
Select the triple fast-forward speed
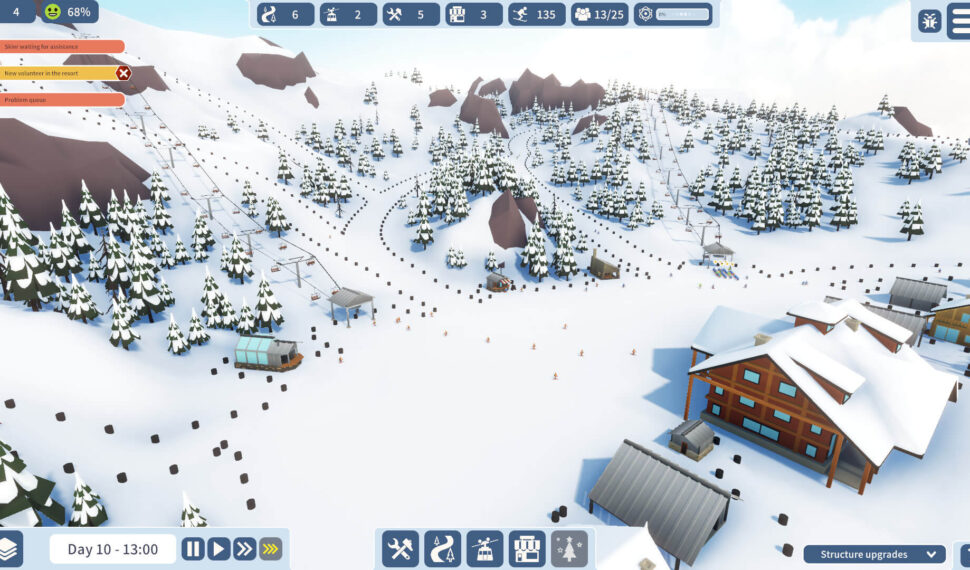(x=270, y=549)
